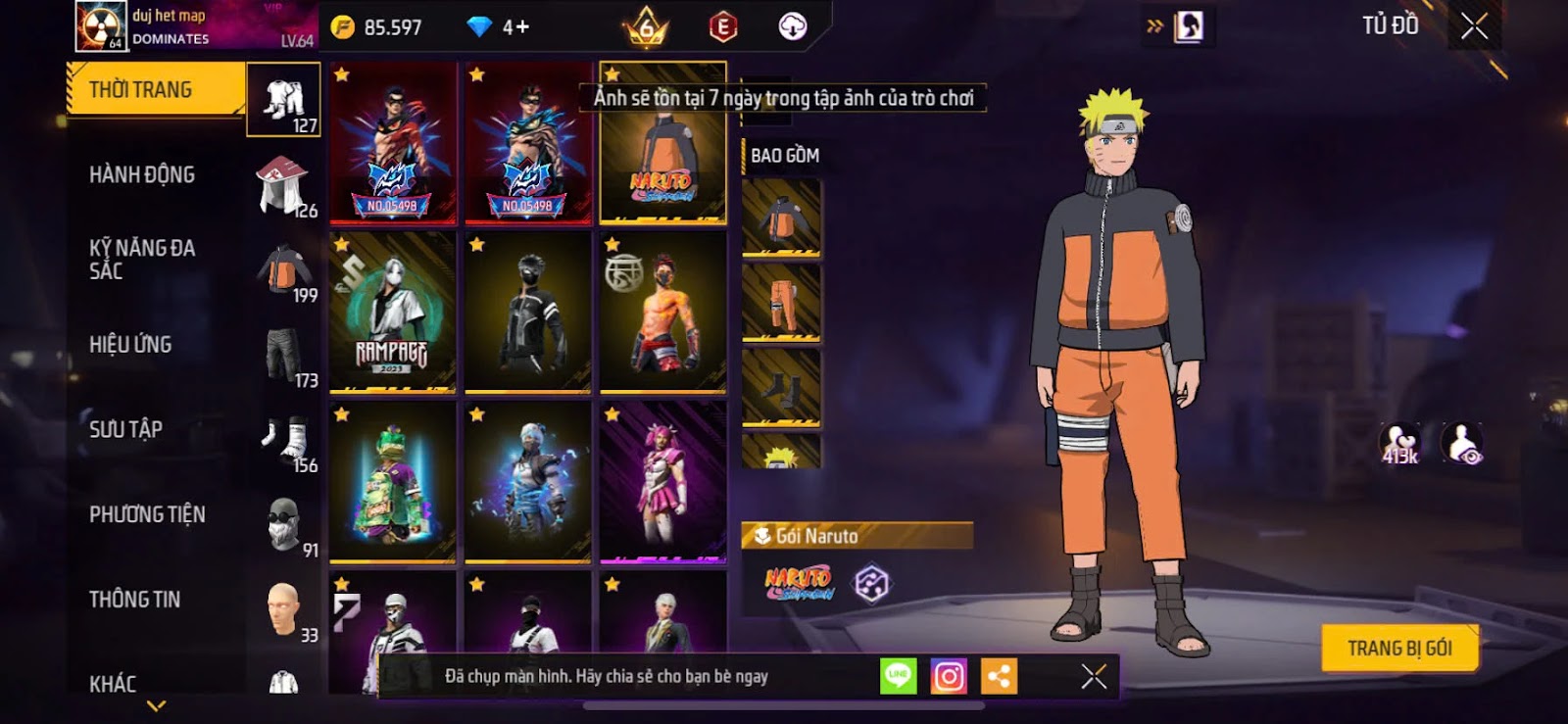This screenshot has width=1568, height=724.
Task: Select the orange pants item in Bao Gồm
Action: pos(781,303)
